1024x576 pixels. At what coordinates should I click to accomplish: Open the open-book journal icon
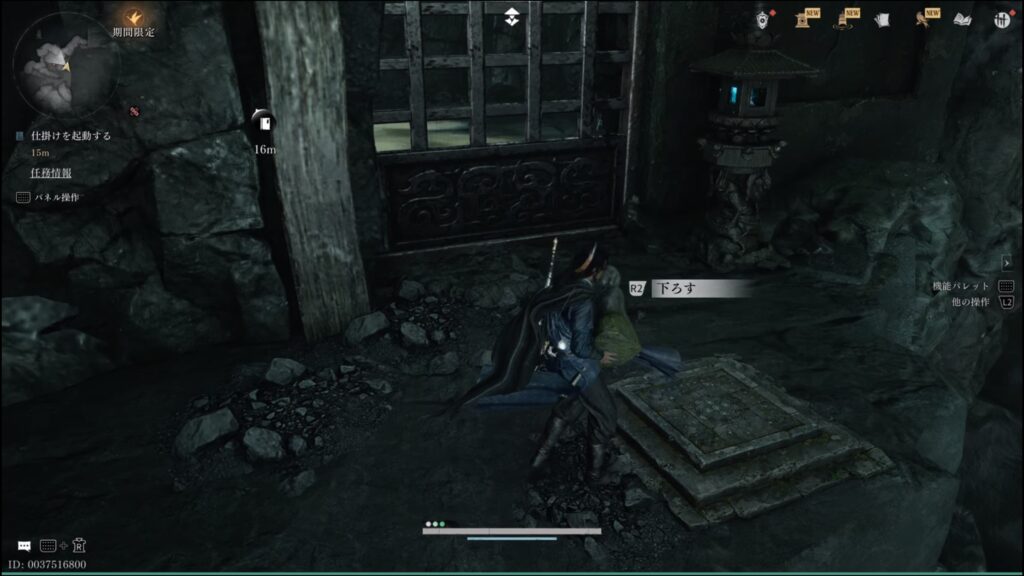pos(961,19)
